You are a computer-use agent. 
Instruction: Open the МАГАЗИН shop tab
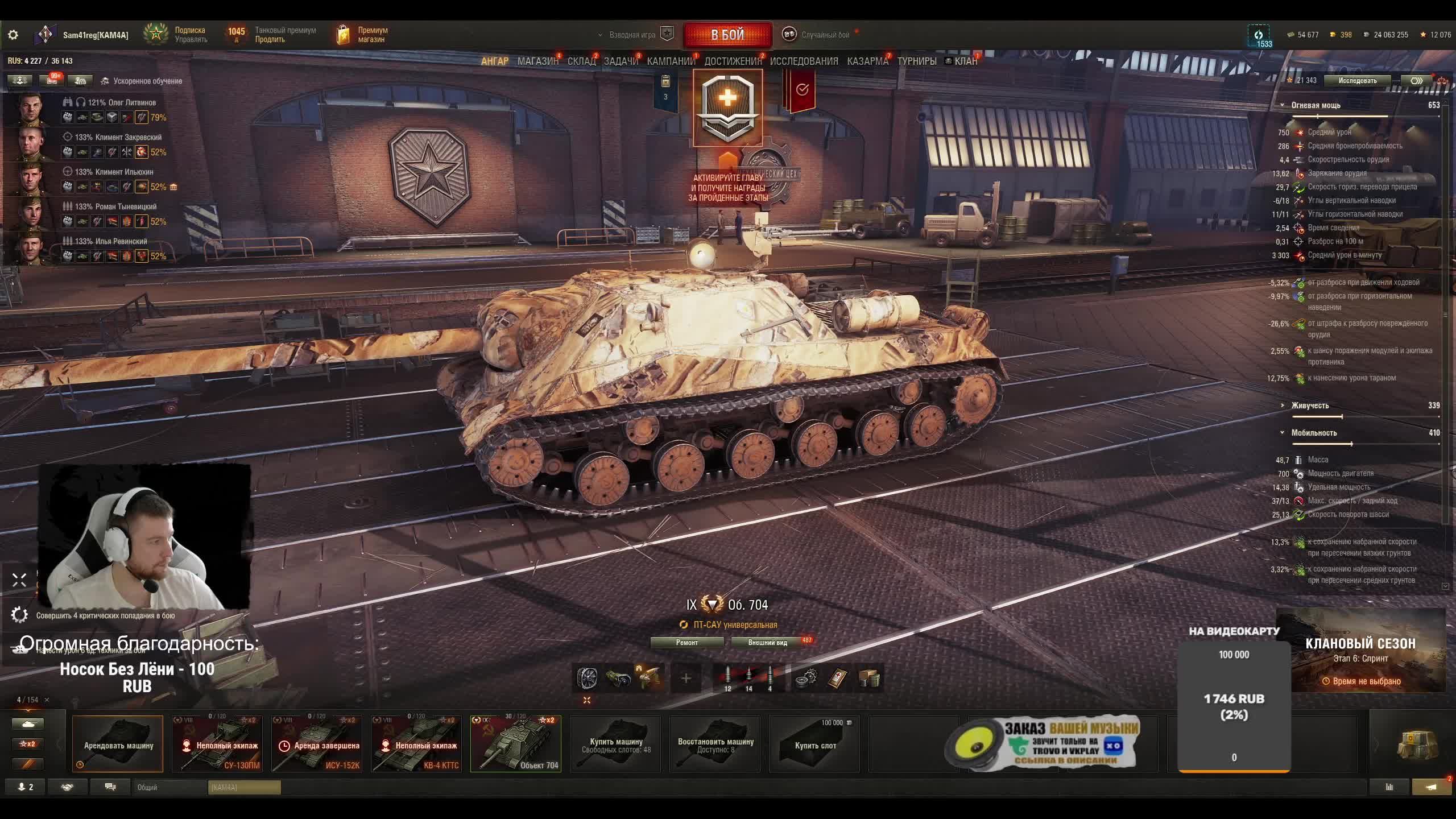click(x=537, y=61)
